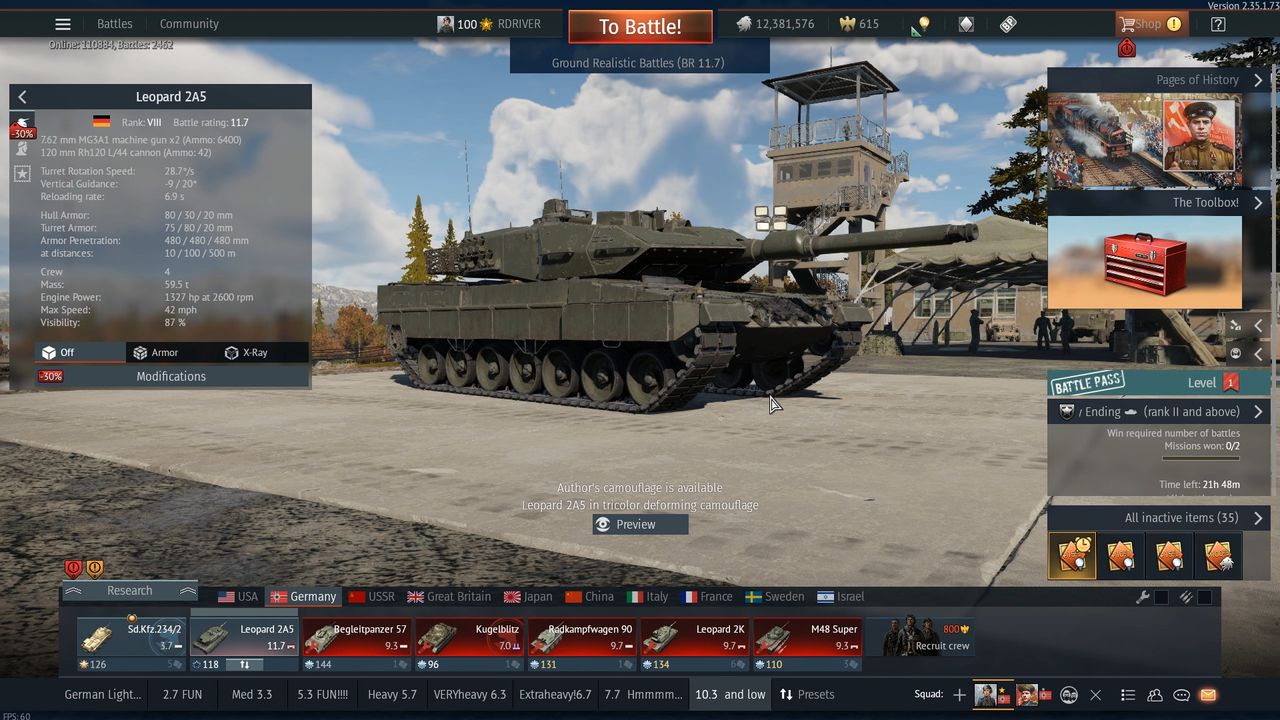Image resolution: width=1280 pixels, height=720 pixels.
Task: Open the hamburger main menu
Action: [x=63, y=24]
